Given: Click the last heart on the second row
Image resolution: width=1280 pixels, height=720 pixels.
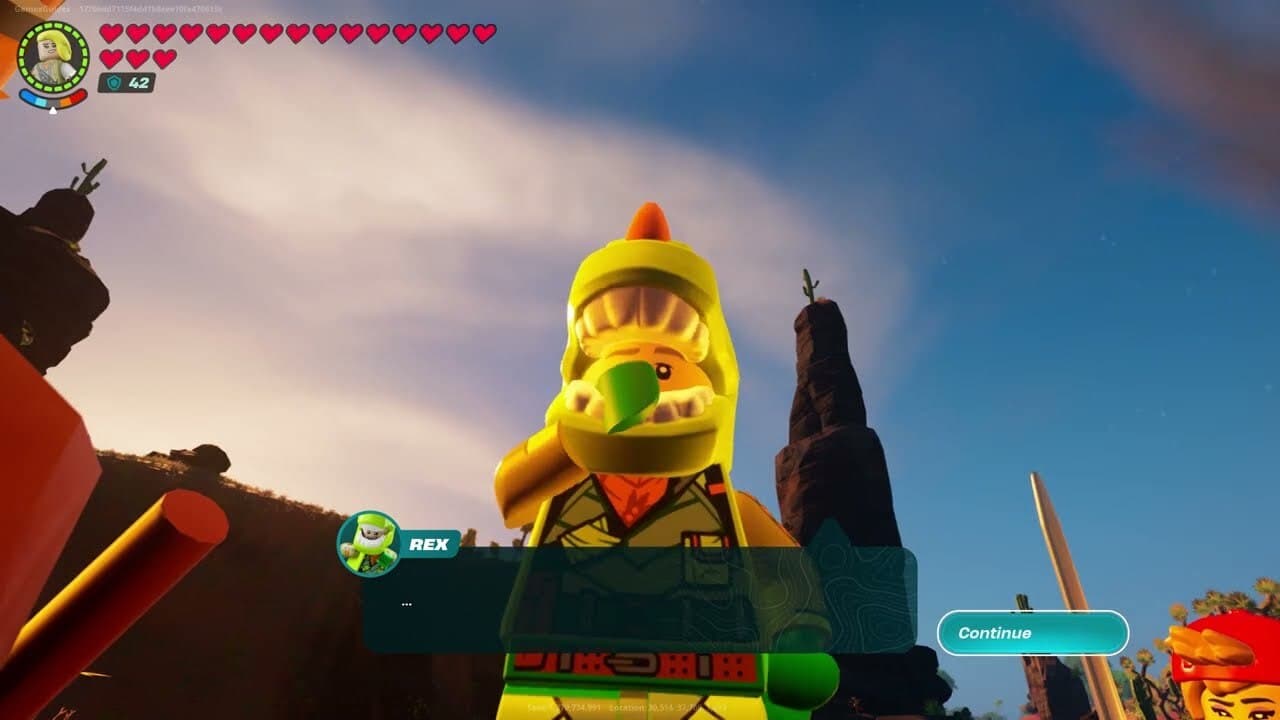Looking at the screenshot, I should point(165,58).
